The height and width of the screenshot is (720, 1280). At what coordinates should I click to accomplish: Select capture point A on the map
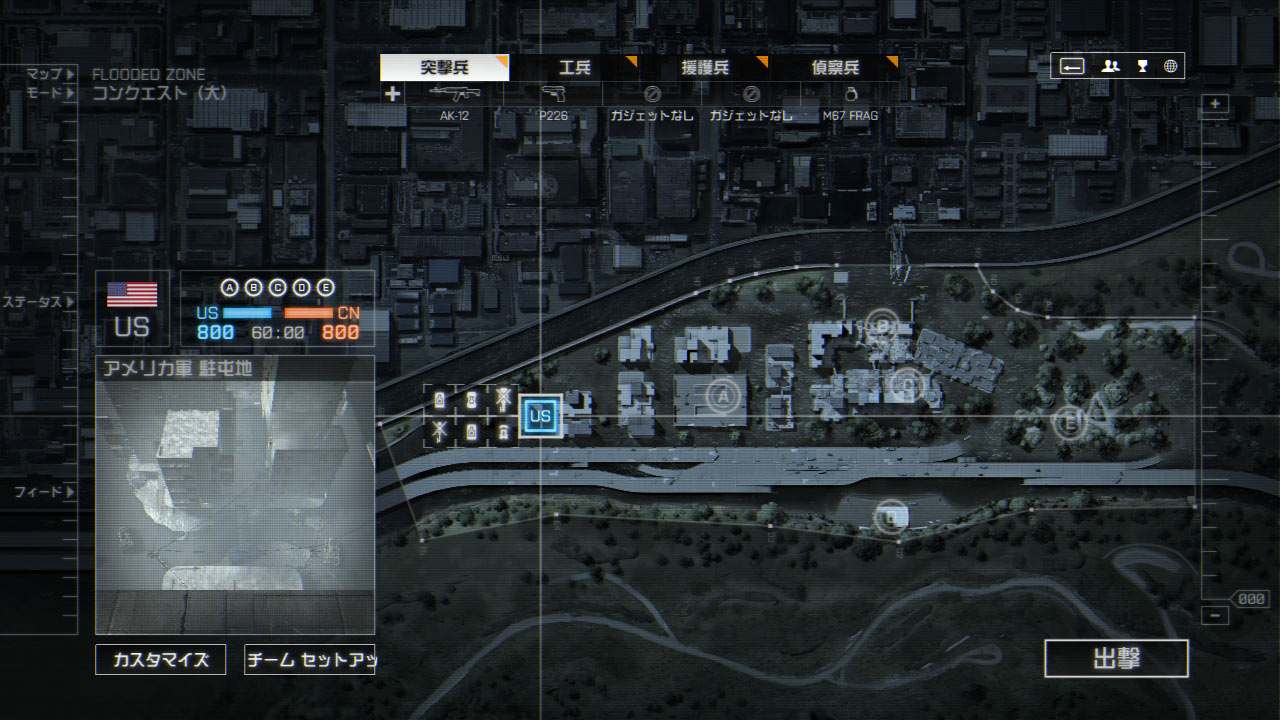(x=719, y=397)
